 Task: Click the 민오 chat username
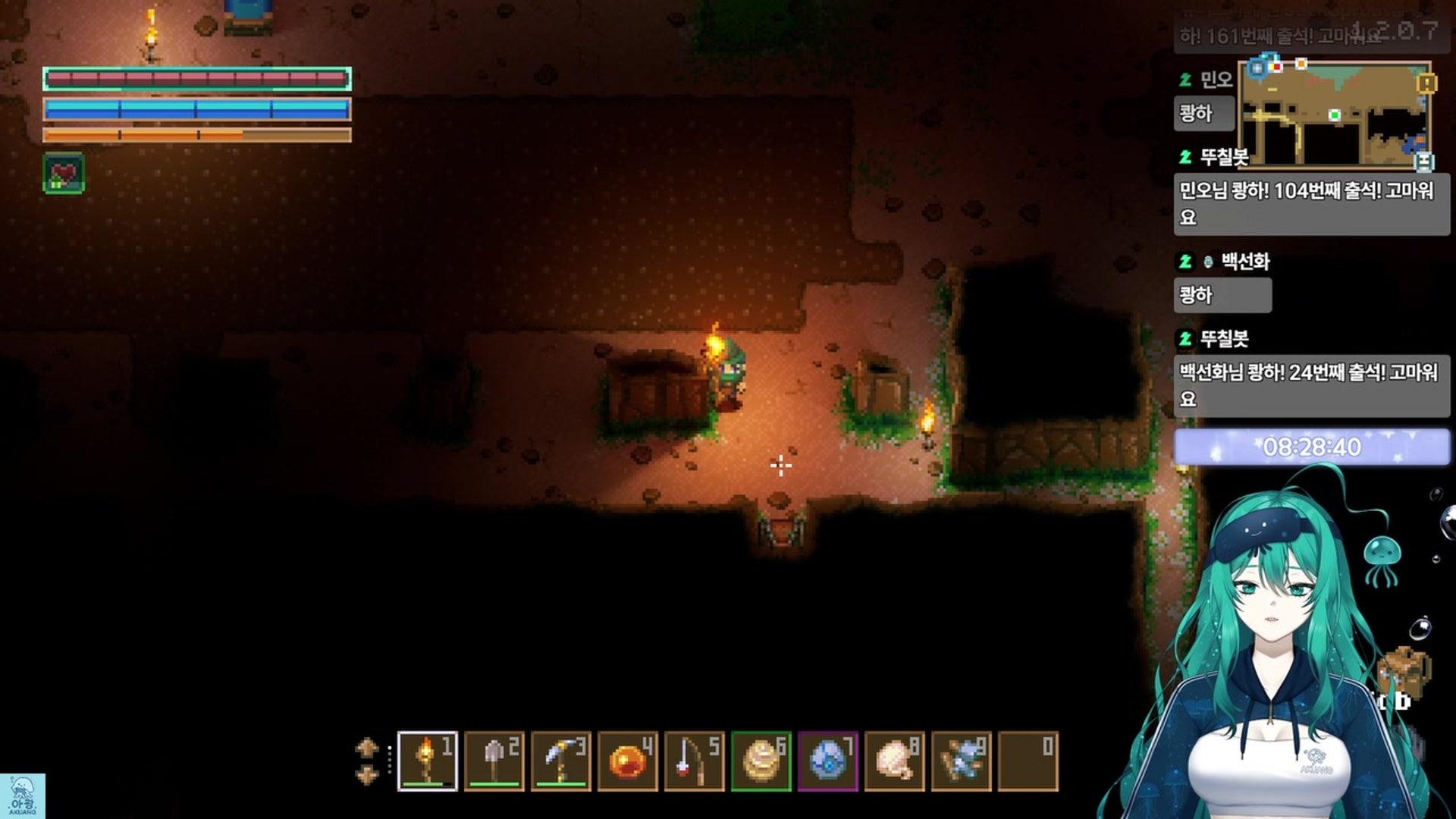[1216, 80]
